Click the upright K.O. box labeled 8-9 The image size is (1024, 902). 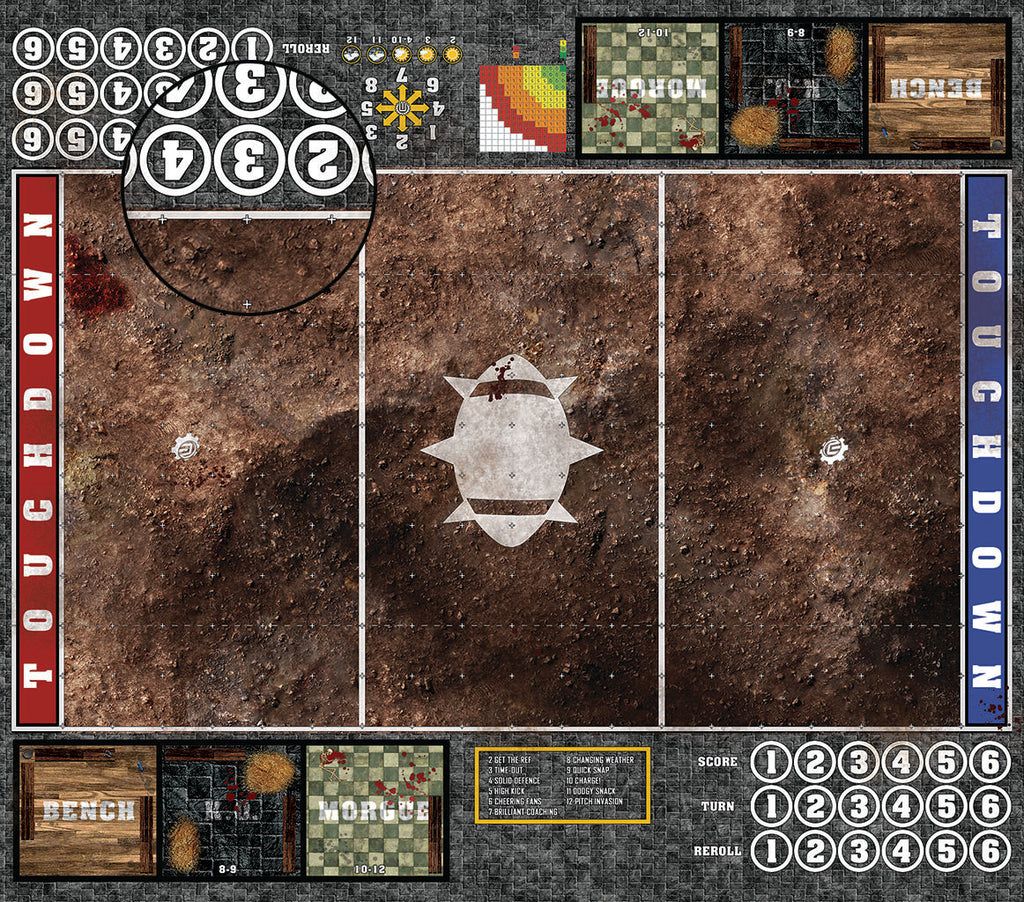click(x=232, y=810)
